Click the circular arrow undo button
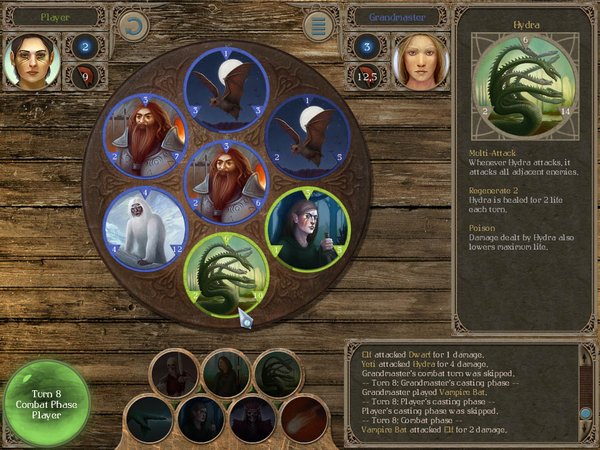The image size is (600, 450). tap(132, 27)
